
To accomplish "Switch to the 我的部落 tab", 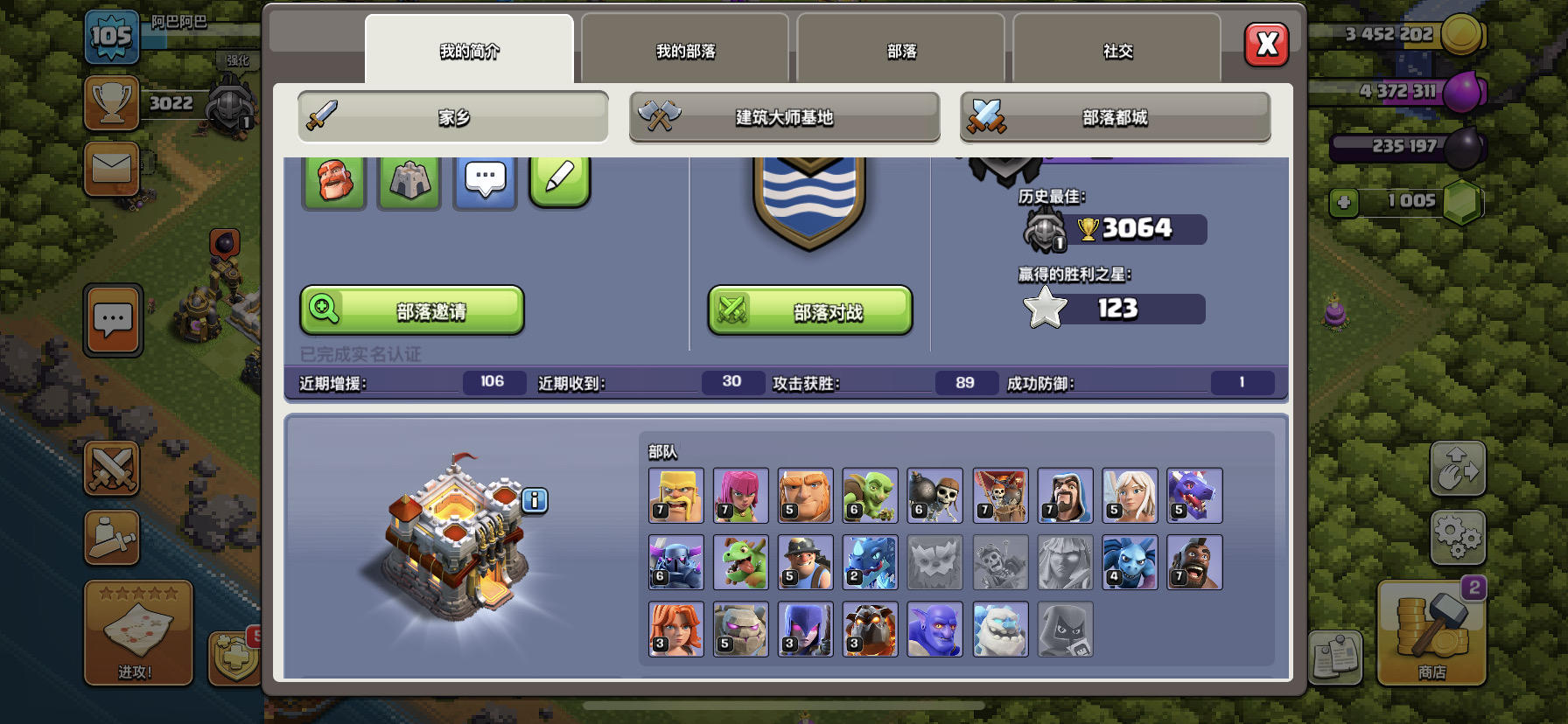I will tap(684, 51).
